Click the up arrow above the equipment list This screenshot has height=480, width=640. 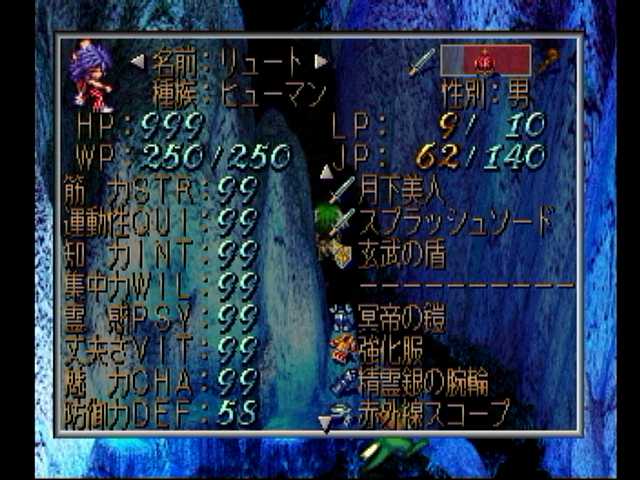pyautogui.click(x=326, y=172)
